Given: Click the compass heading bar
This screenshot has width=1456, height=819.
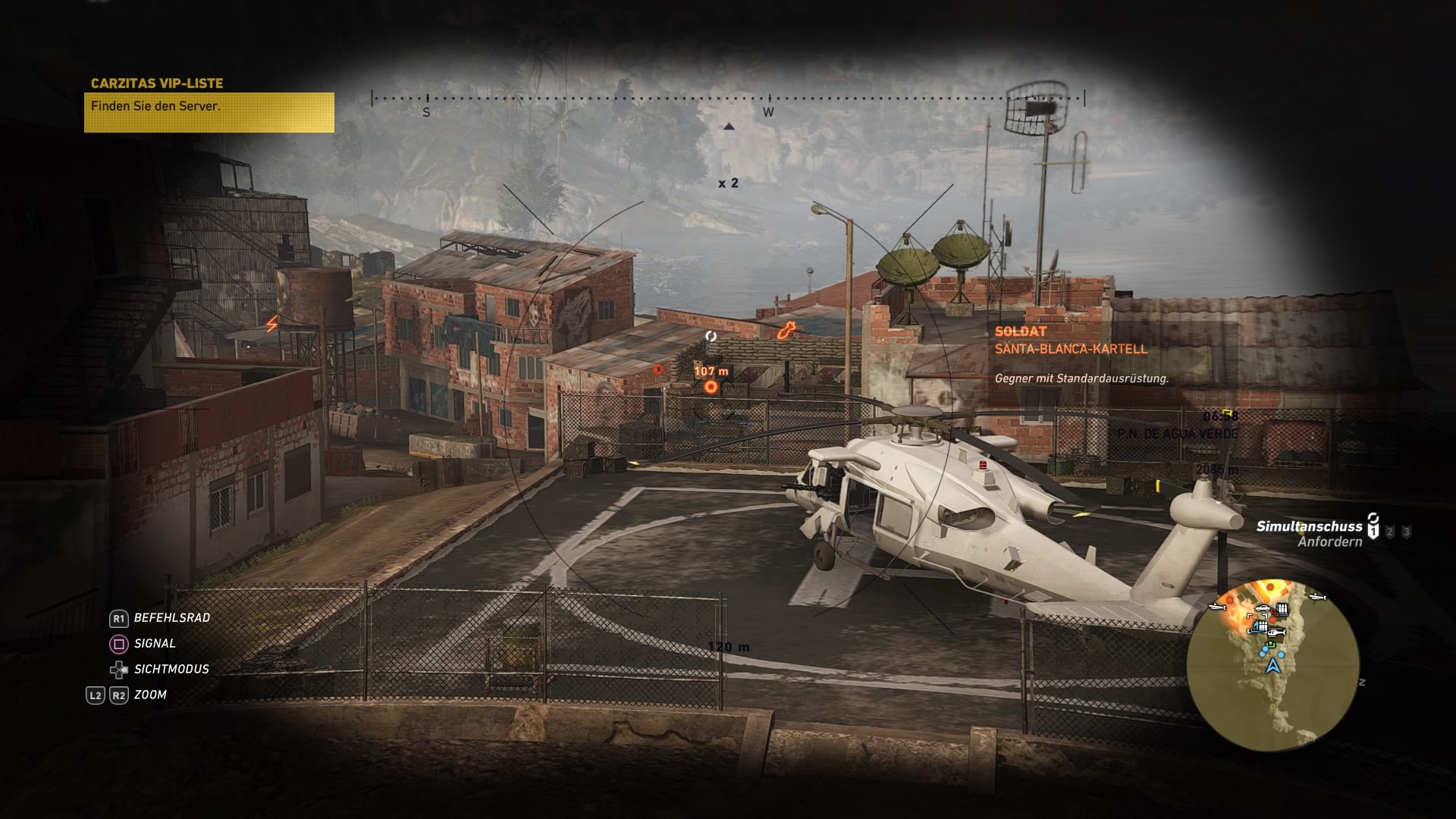Looking at the screenshot, I should coord(728,99).
